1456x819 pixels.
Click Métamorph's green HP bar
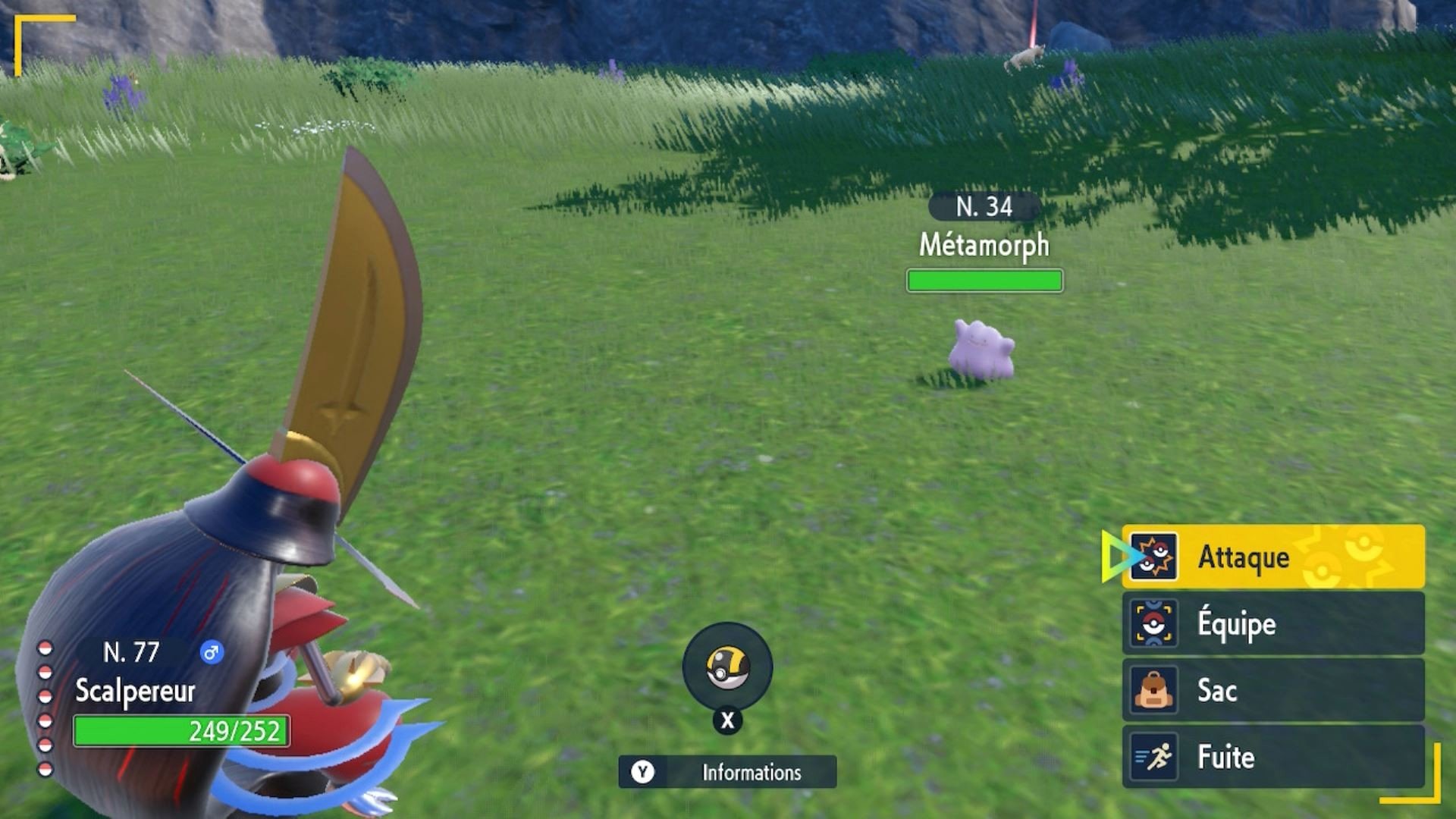(984, 281)
